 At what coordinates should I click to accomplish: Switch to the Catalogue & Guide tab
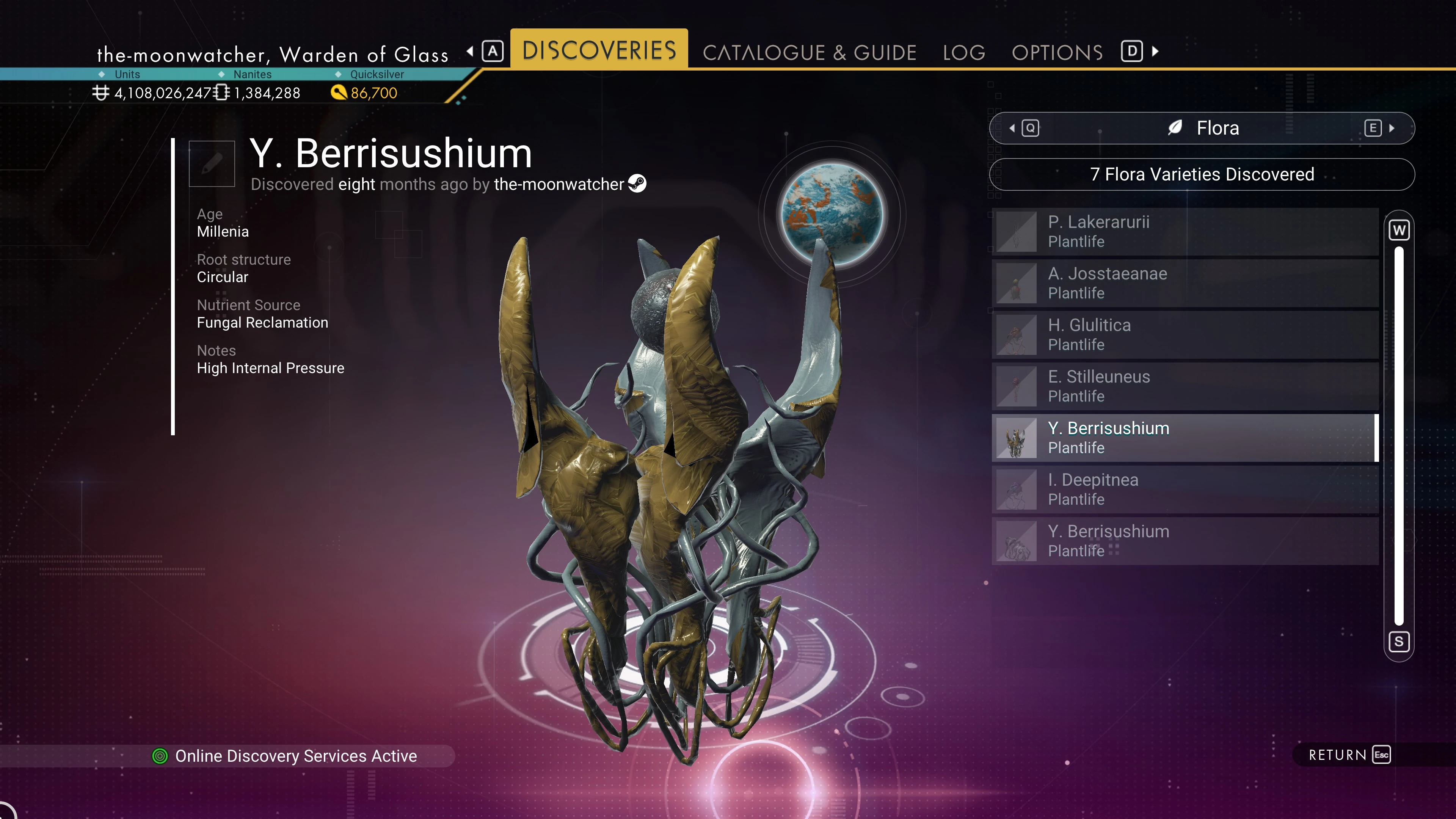pyautogui.click(x=809, y=53)
